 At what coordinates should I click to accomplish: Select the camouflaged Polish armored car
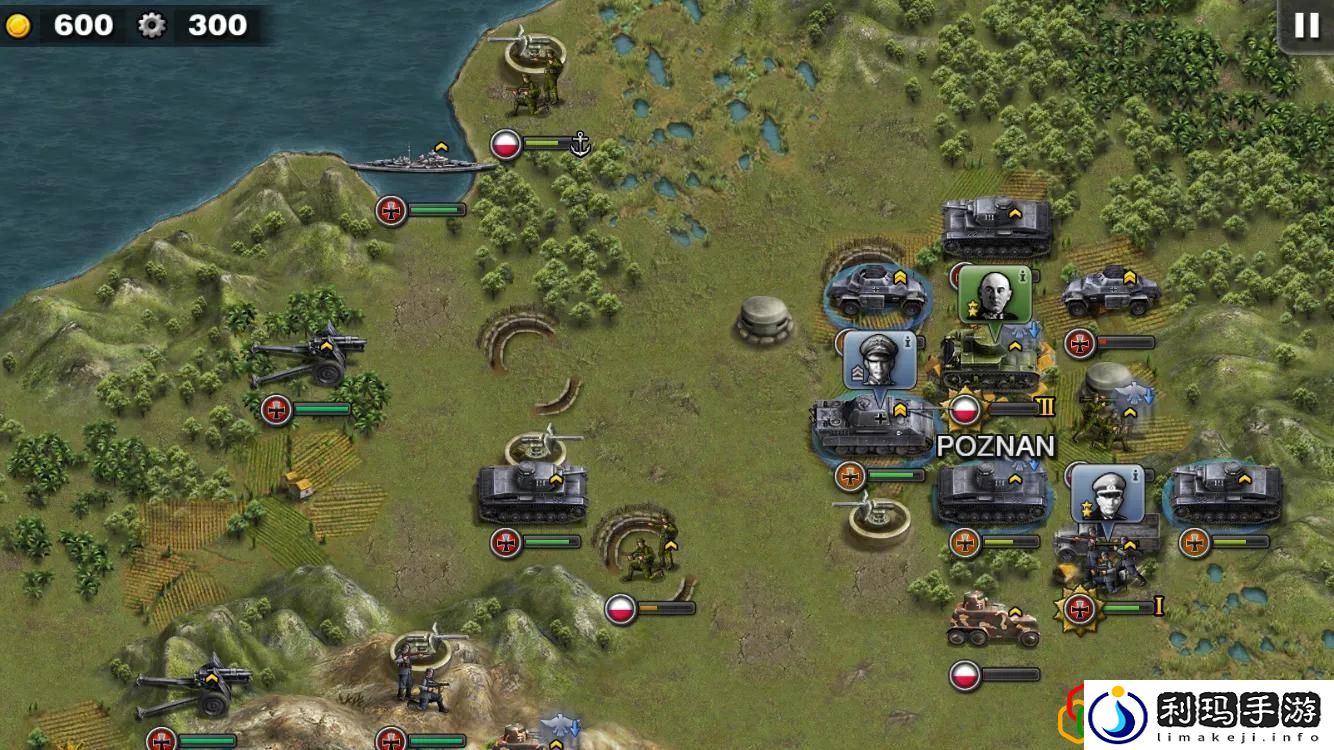(x=992, y=619)
